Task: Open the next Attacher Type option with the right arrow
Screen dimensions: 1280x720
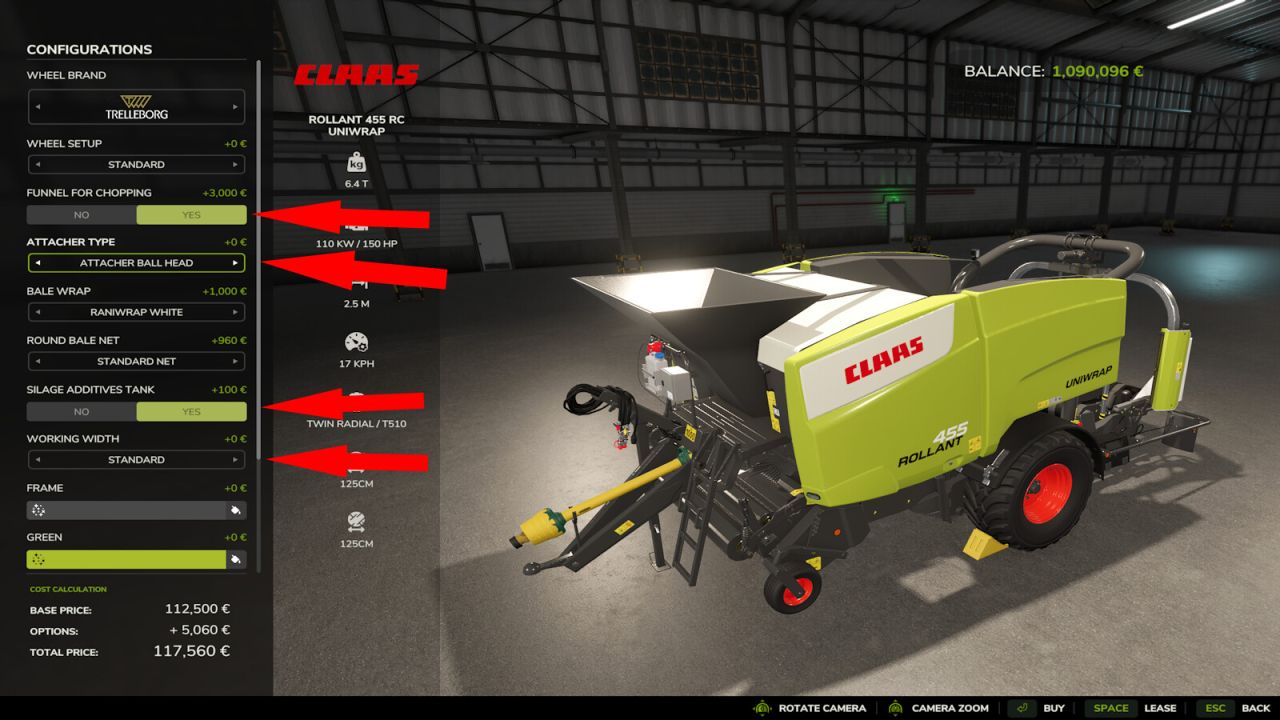Action: pos(237,262)
